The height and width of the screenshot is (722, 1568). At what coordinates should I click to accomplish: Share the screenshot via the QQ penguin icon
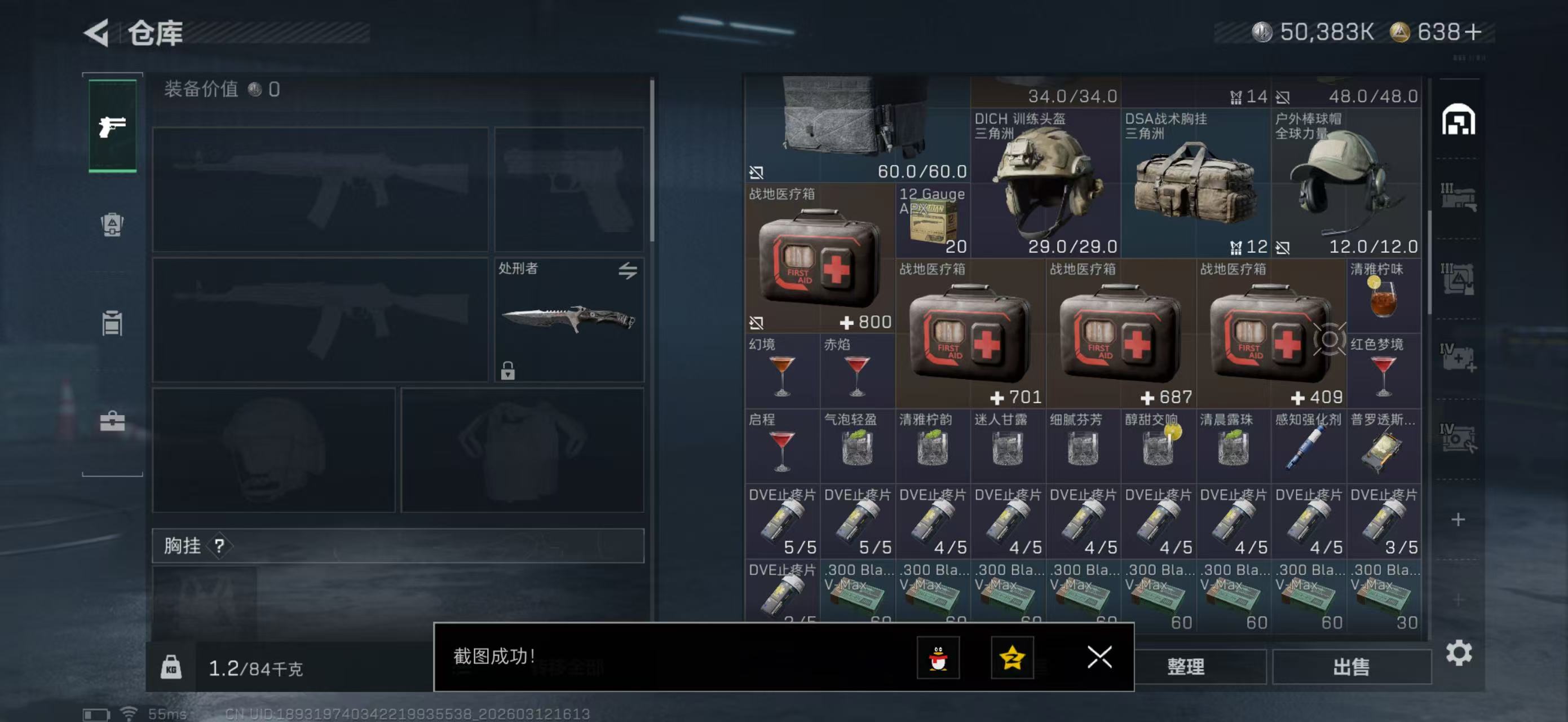pos(938,658)
